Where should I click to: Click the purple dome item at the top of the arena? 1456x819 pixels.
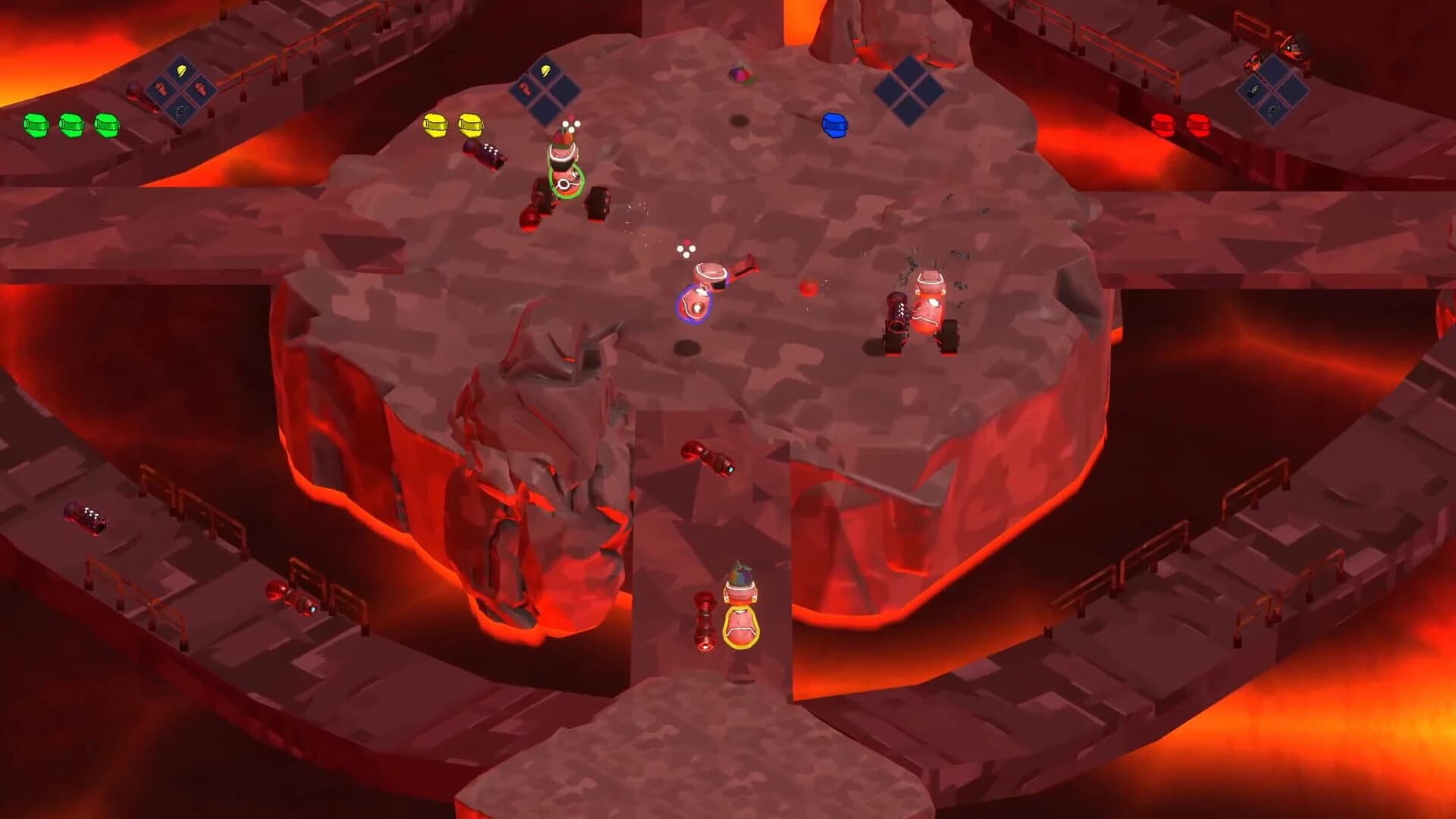(741, 74)
